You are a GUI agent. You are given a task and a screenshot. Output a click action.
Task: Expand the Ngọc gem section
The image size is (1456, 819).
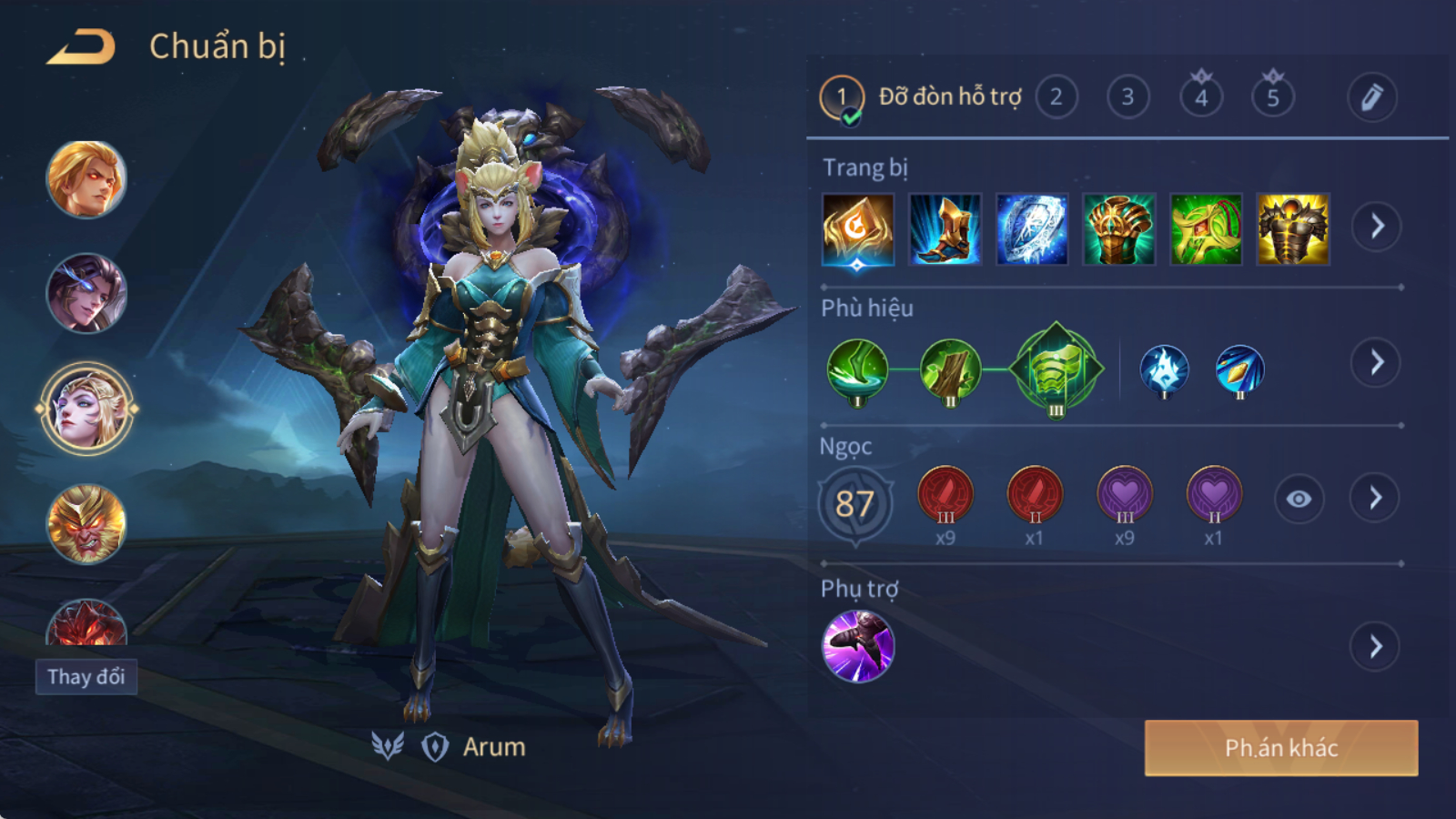click(1375, 498)
